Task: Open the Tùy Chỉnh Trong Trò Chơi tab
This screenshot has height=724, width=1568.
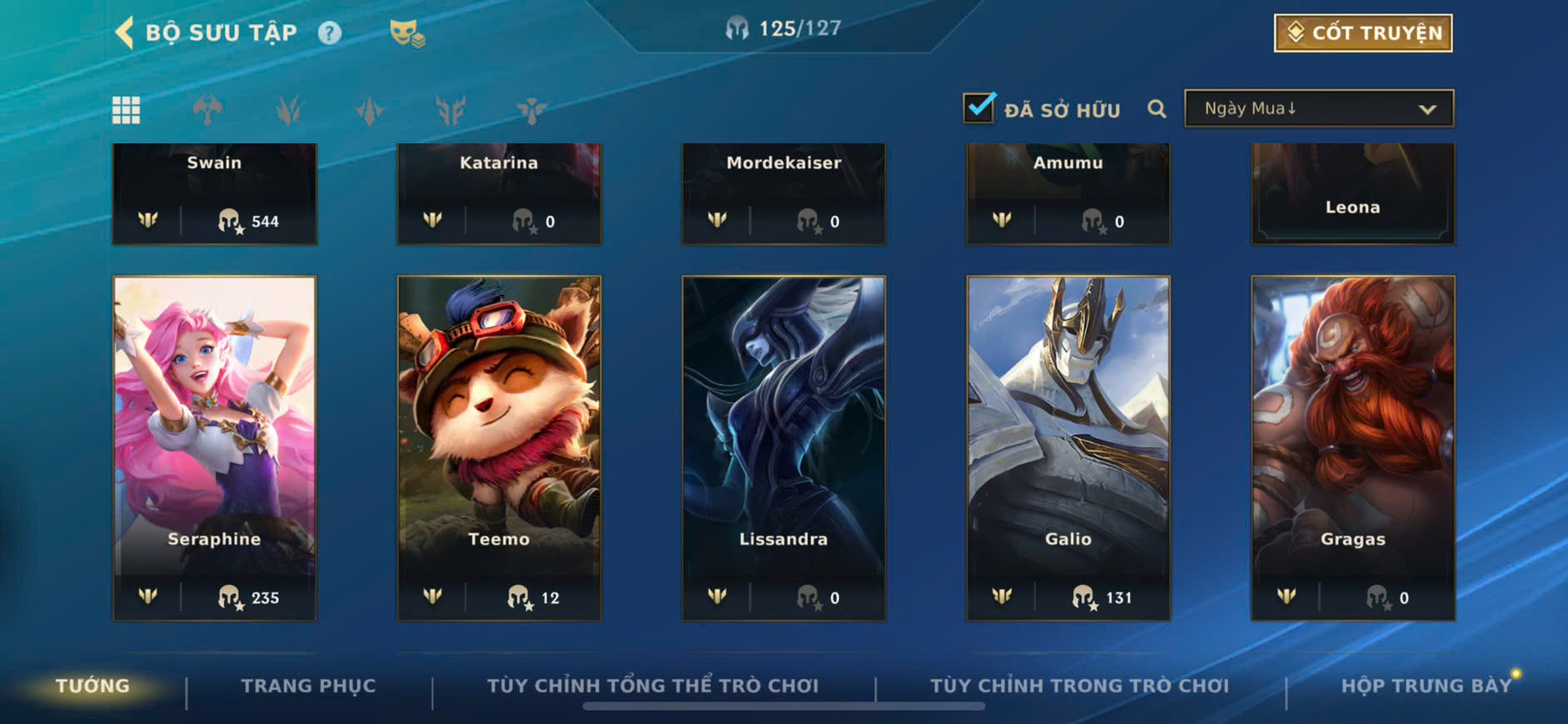Action: point(1079,686)
